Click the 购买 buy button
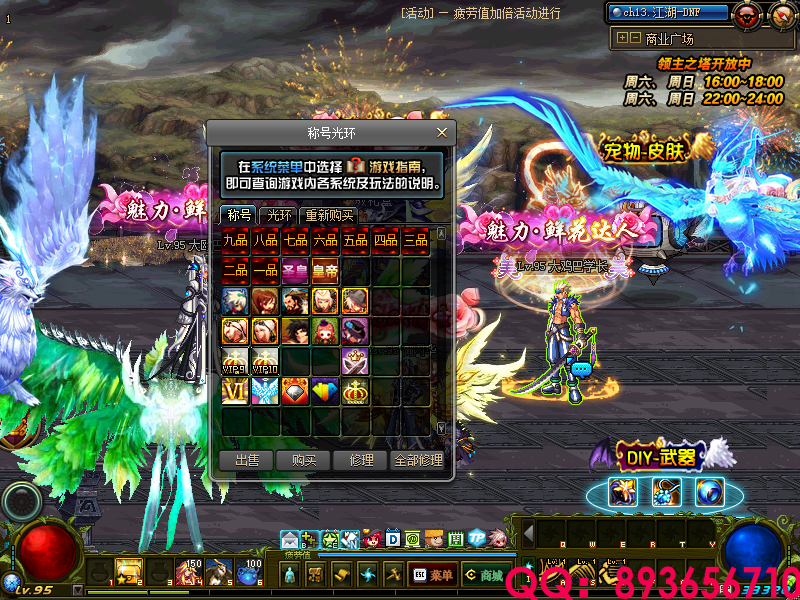This screenshot has height=600, width=800. pyautogui.click(x=304, y=460)
